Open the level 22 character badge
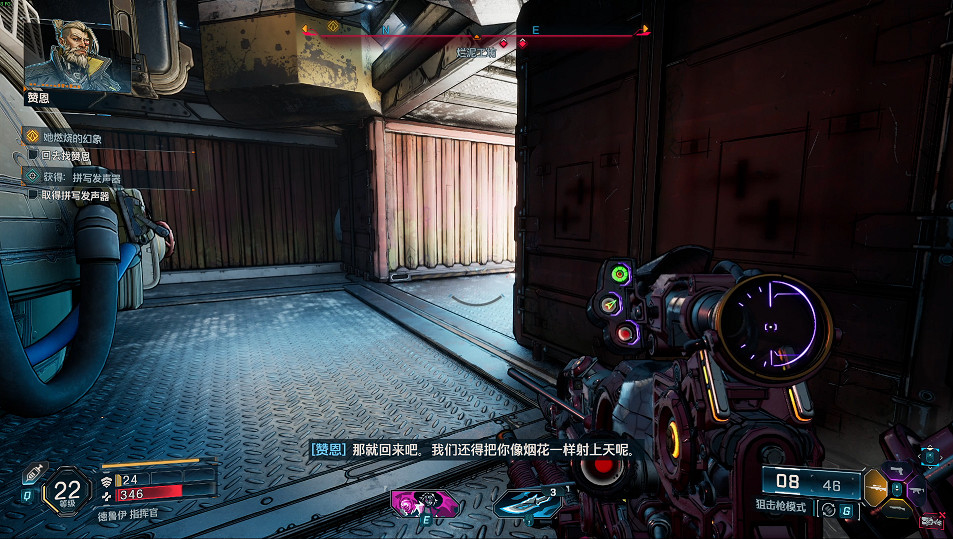 [68, 491]
